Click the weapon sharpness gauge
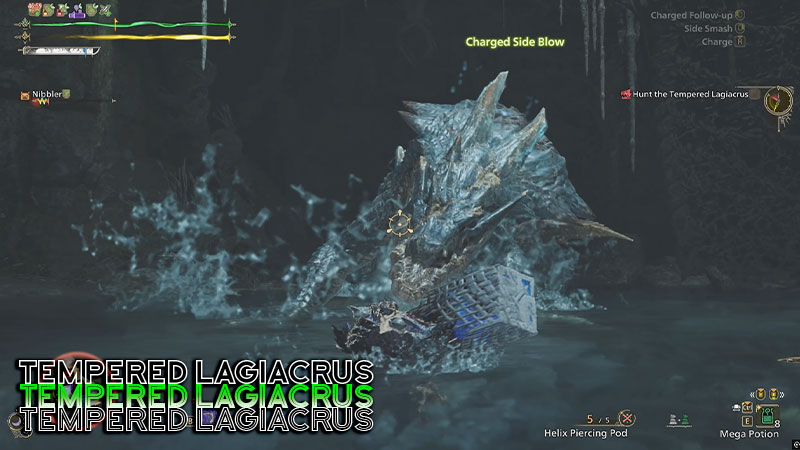Viewport: 800px width, 450px height. click(60, 50)
